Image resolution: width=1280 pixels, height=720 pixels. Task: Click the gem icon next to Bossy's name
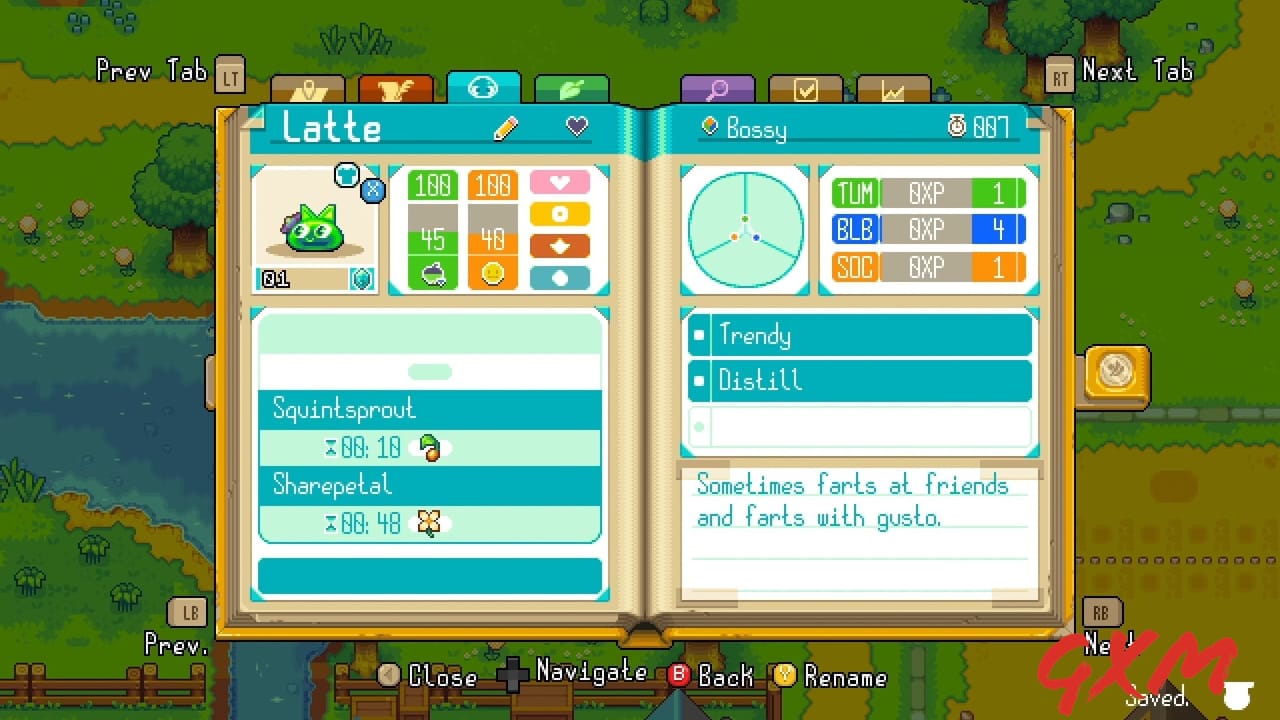pos(710,126)
